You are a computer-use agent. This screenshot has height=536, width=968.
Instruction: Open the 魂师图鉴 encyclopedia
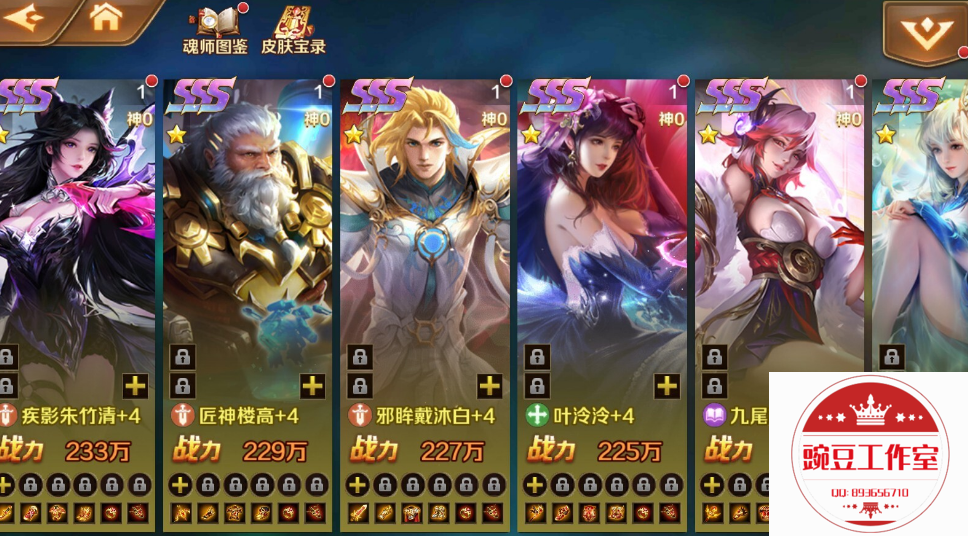[215, 30]
